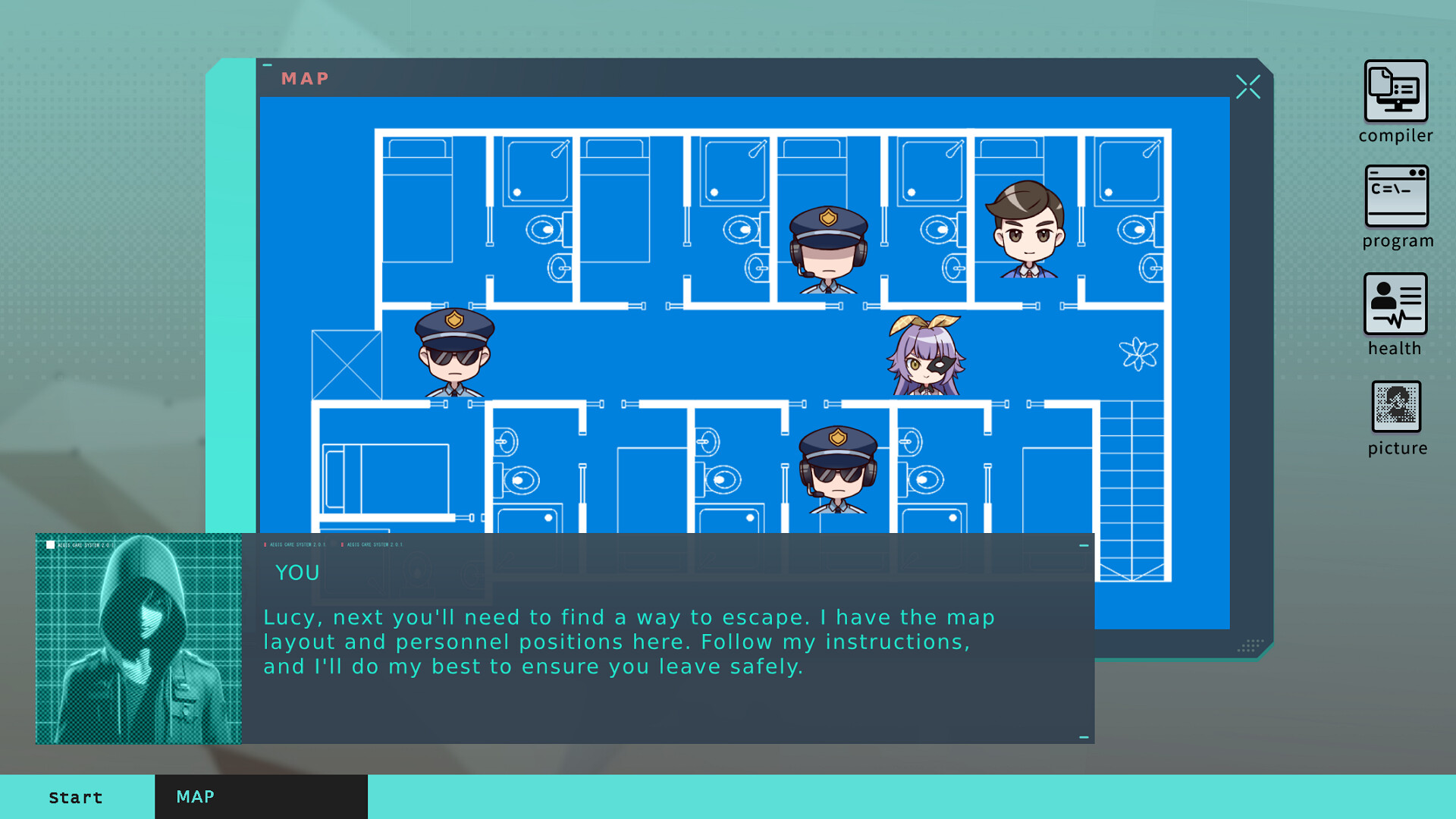The width and height of the screenshot is (1456, 819).
Task: Open the picture file icon
Action: pyautogui.click(x=1396, y=407)
